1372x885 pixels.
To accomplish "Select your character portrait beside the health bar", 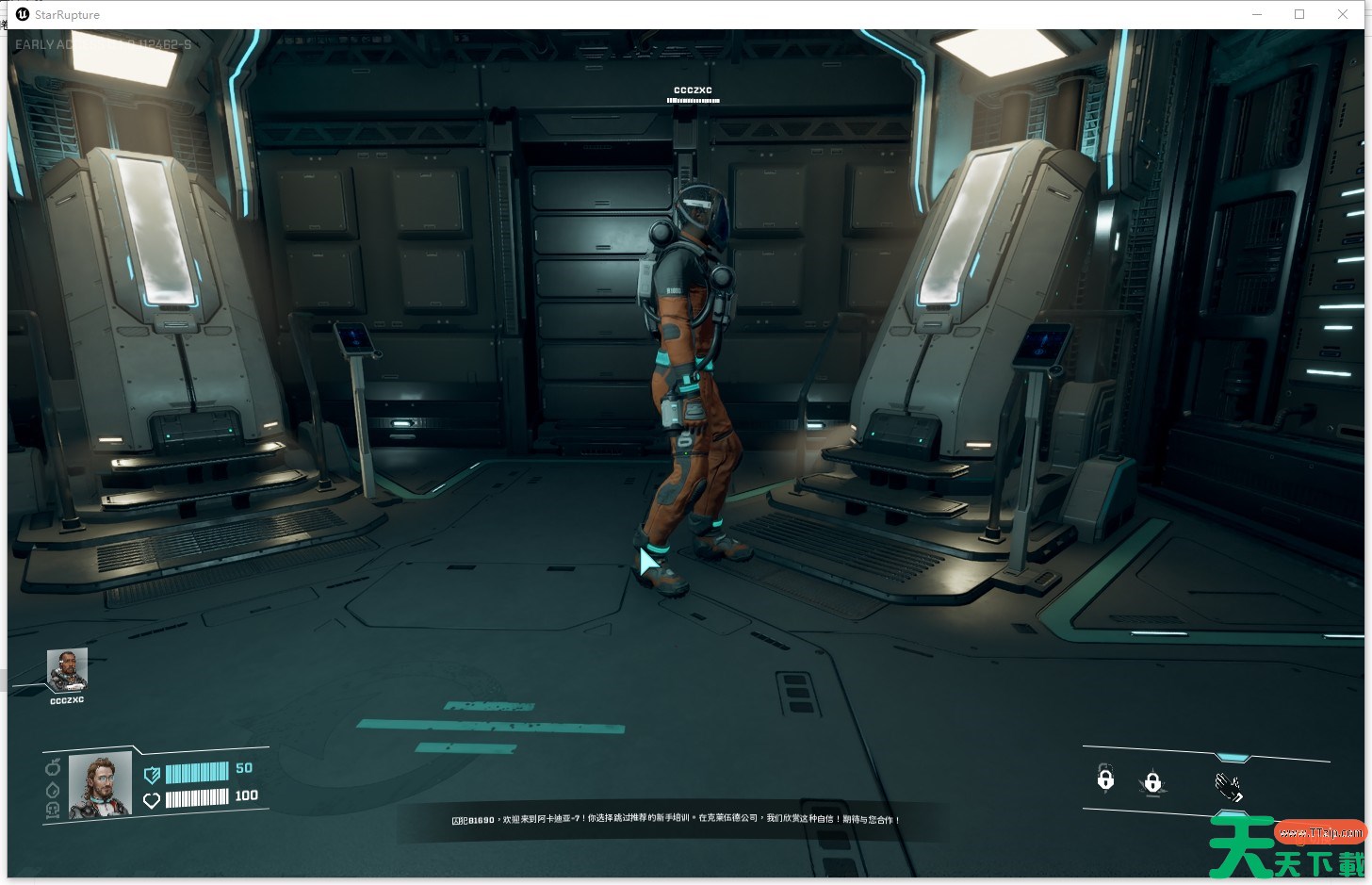I will pyautogui.click(x=99, y=784).
